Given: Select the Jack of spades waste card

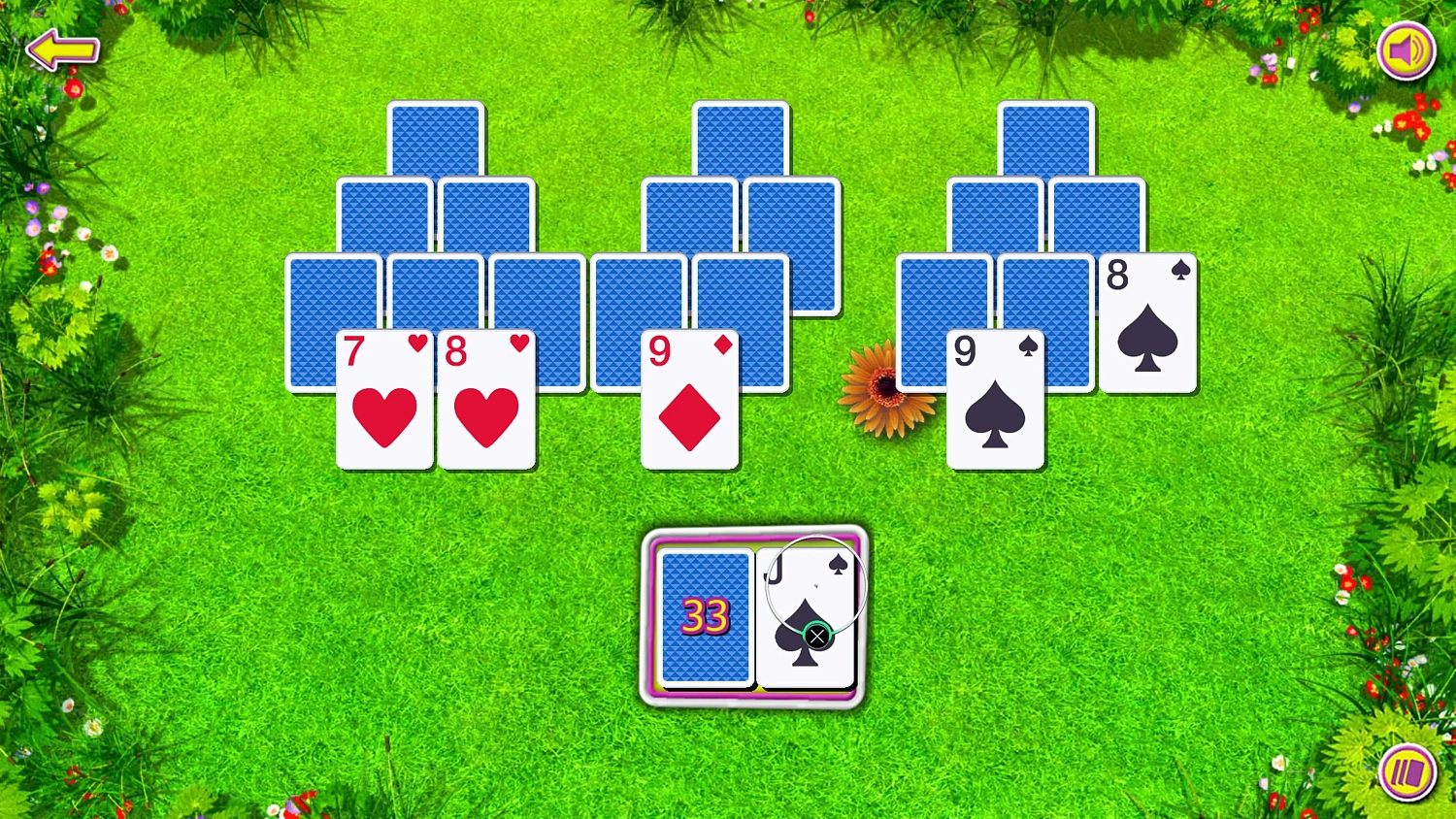Looking at the screenshot, I should click(x=806, y=592).
